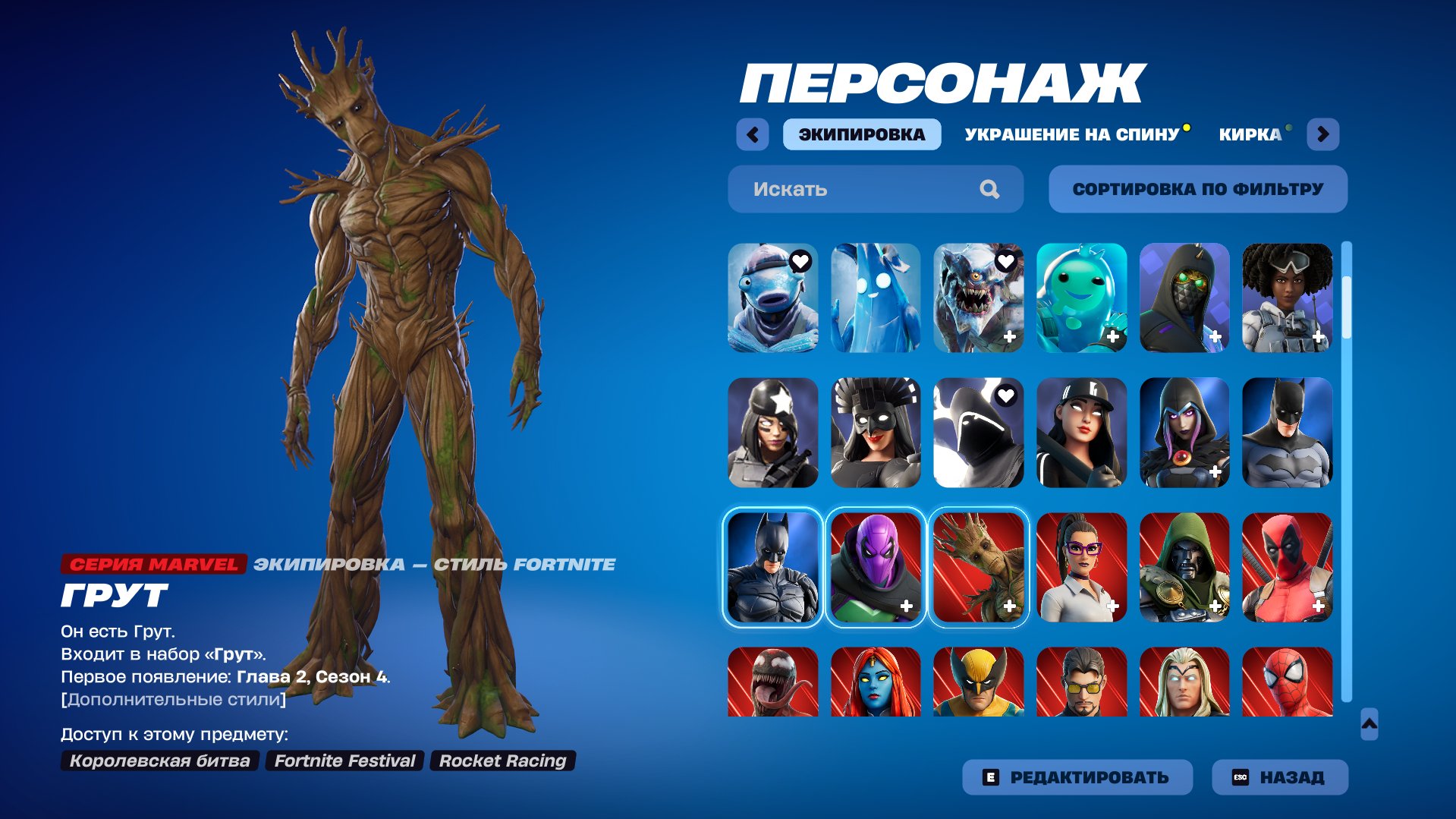Screen dimensions: 1456x819
Task: Click the heart icon on the cyclops monster skin
Action: point(1006,262)
